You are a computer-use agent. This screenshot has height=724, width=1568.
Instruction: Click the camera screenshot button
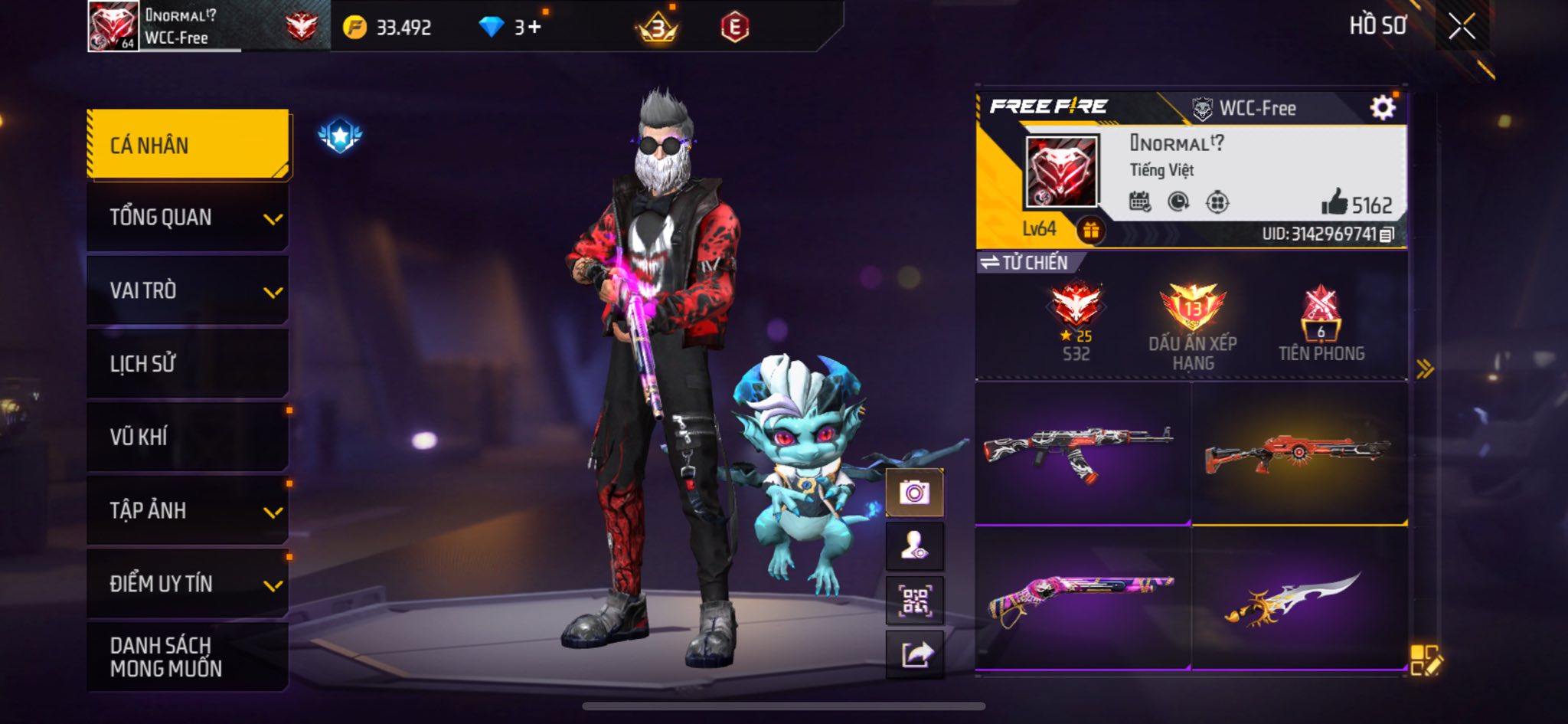914,492
